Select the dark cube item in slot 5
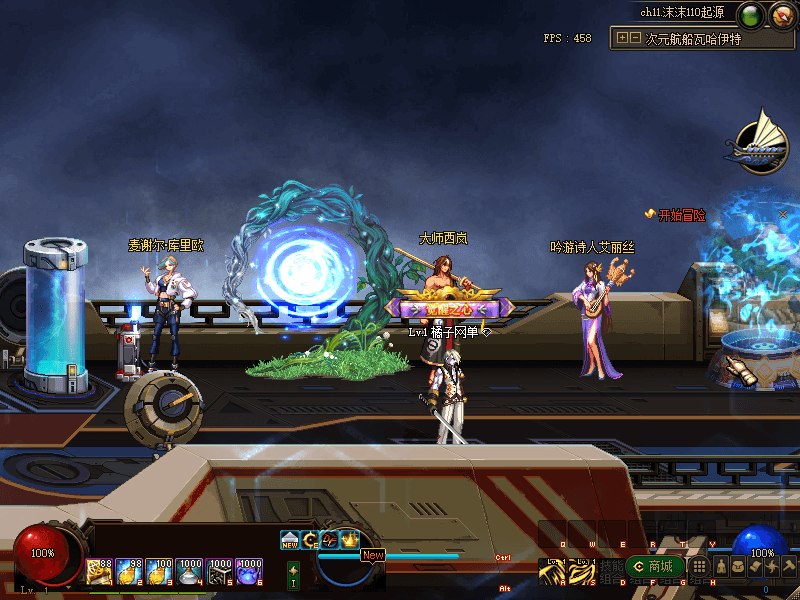Screen dimensions: 800x600 point(219,571)
